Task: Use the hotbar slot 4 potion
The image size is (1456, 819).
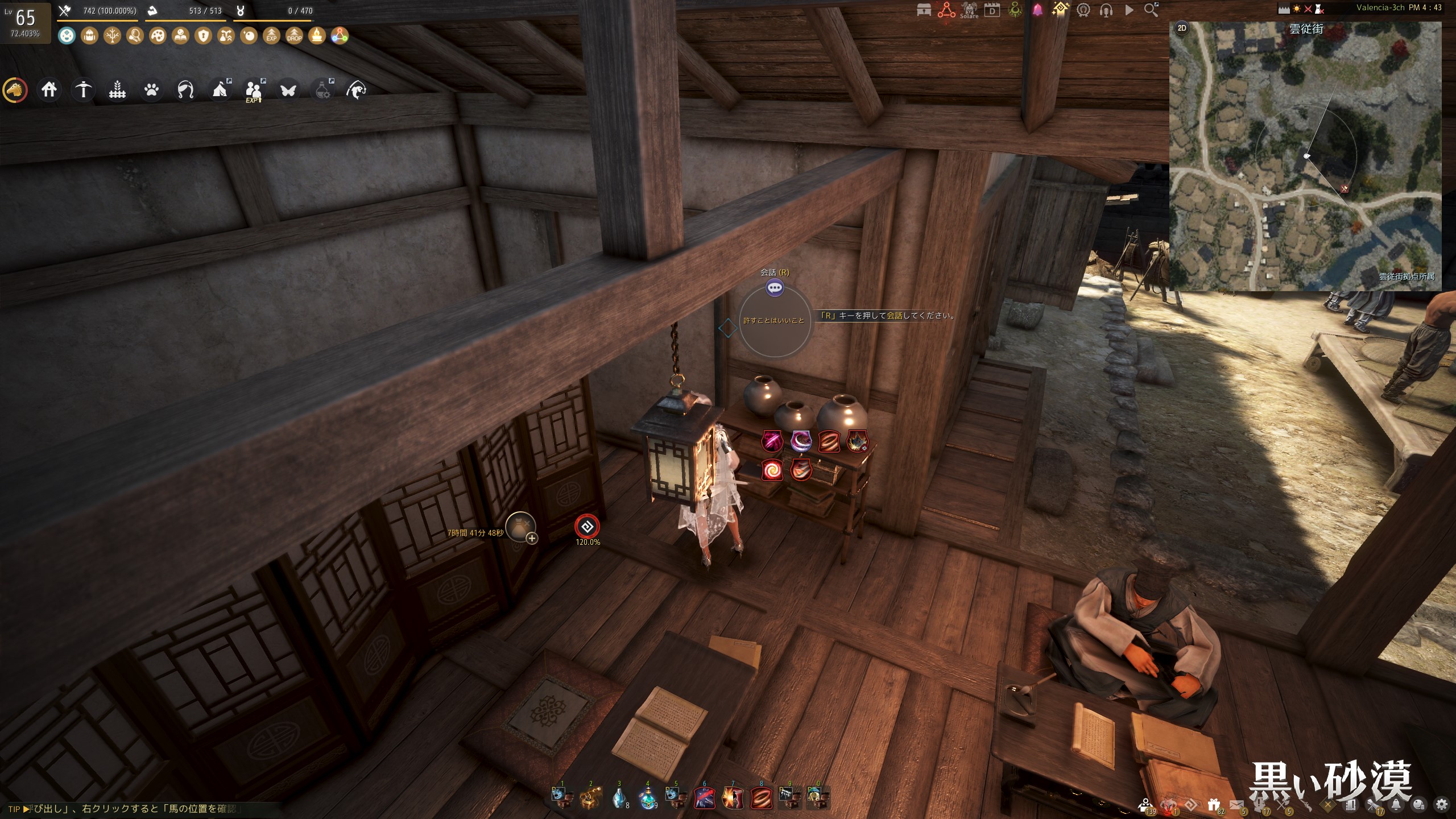Action: coord(647,797)
